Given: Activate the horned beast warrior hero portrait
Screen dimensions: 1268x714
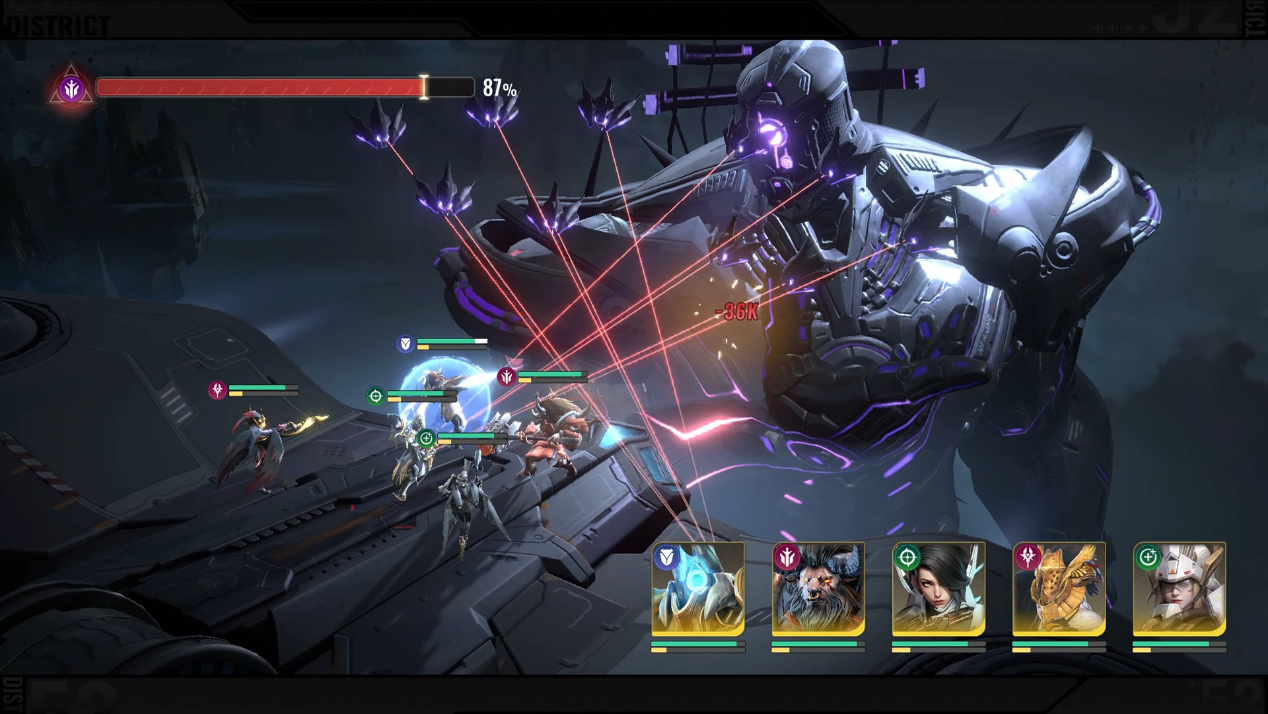Looking at the screenshot, I should click(818, 589).
